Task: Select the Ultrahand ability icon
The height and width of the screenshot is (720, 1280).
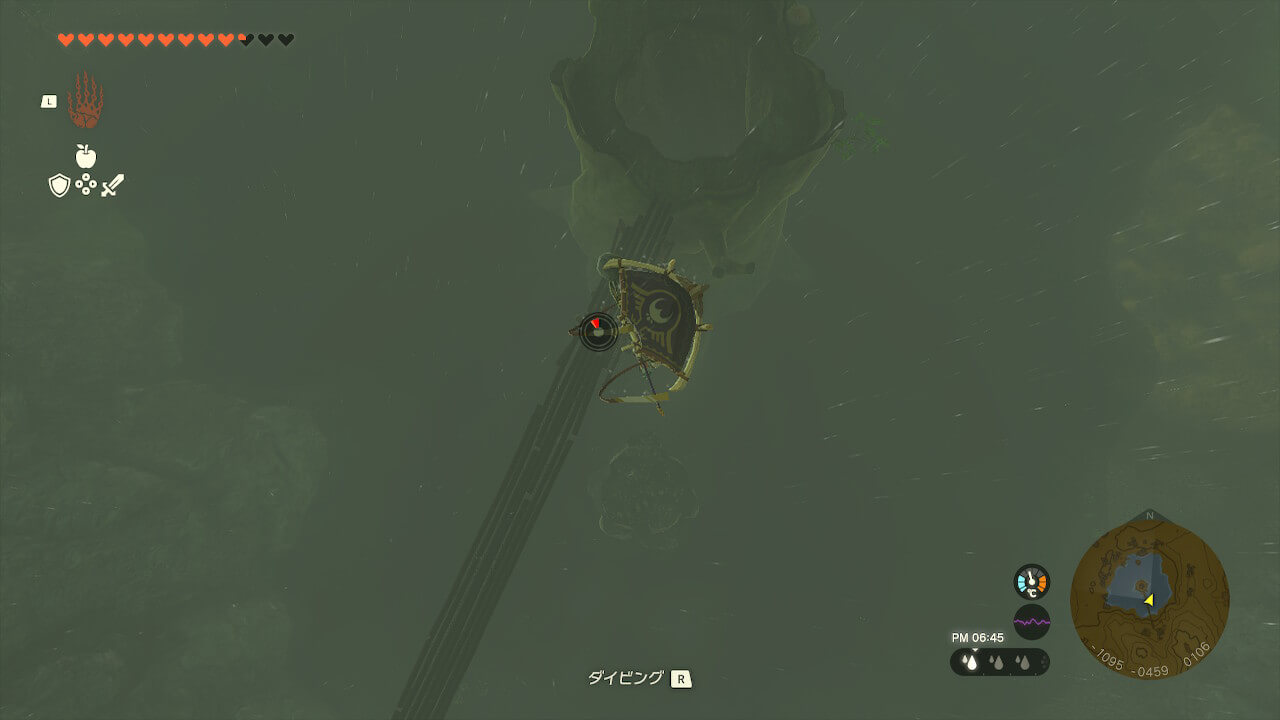Action: [x=85, y=100]
